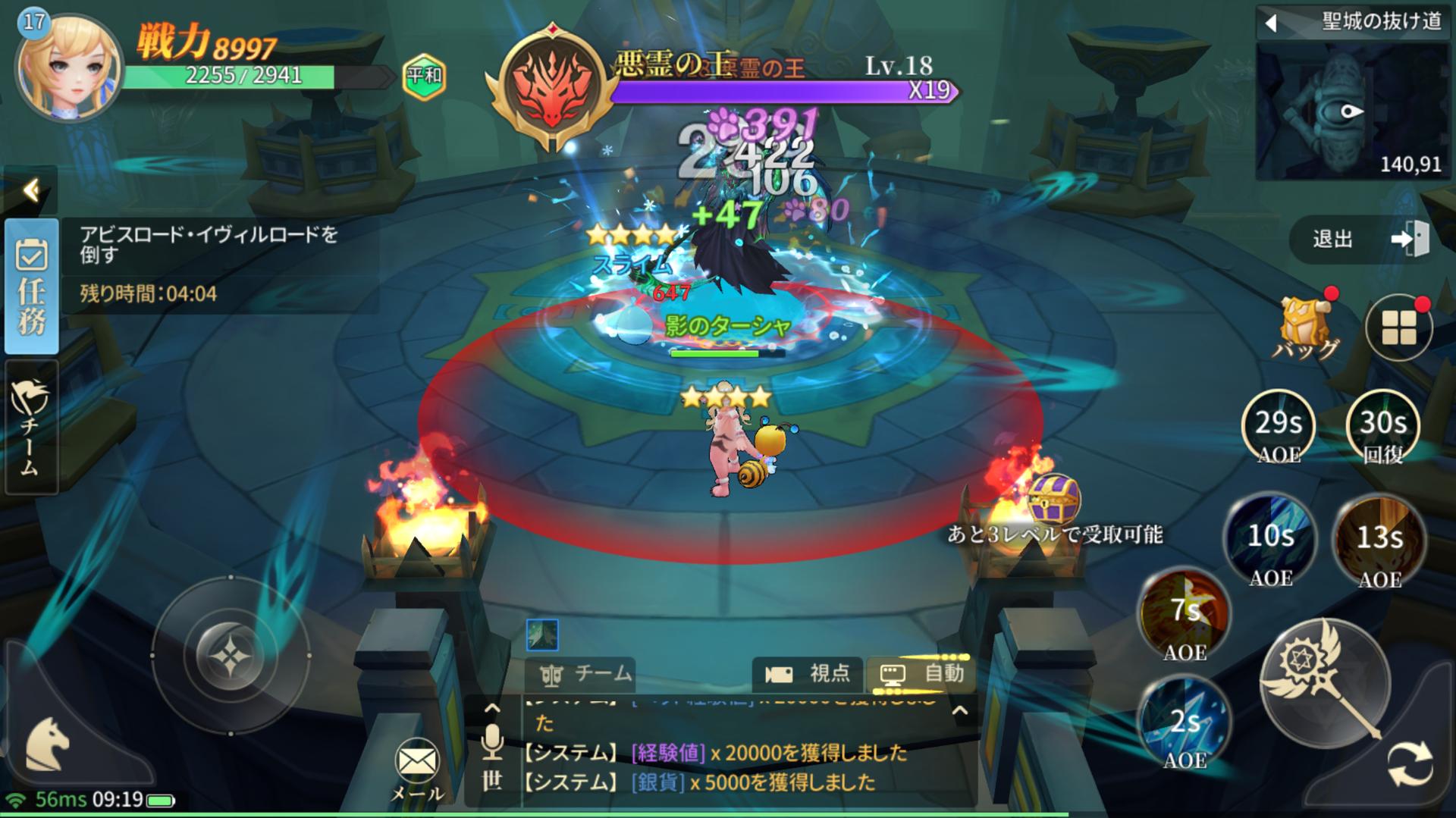Screen dimensions: 1456x818
Task: Collapse the quest panel with the left arrow
Action: coord(31,190)
